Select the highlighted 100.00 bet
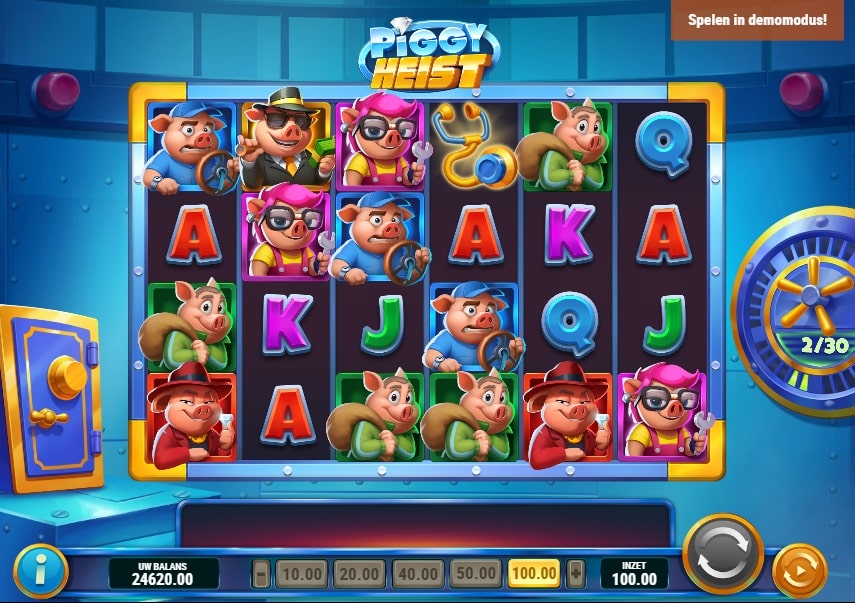 (535, 574)
